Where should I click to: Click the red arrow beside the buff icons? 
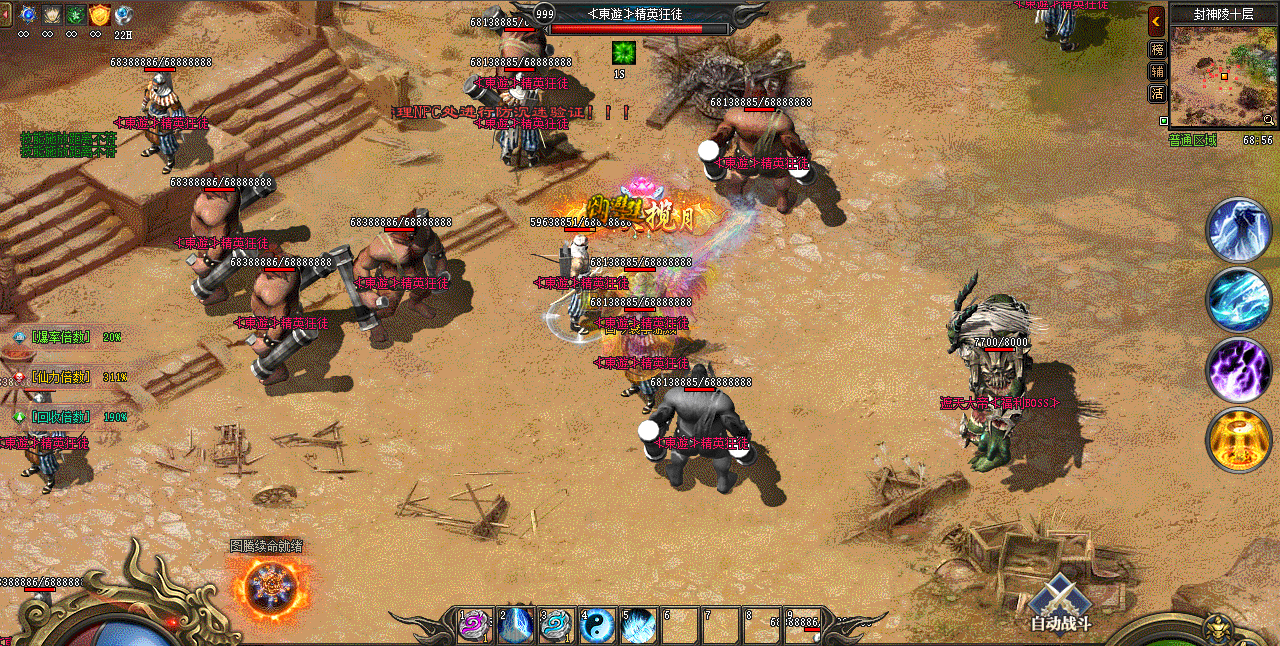(6, 15)
